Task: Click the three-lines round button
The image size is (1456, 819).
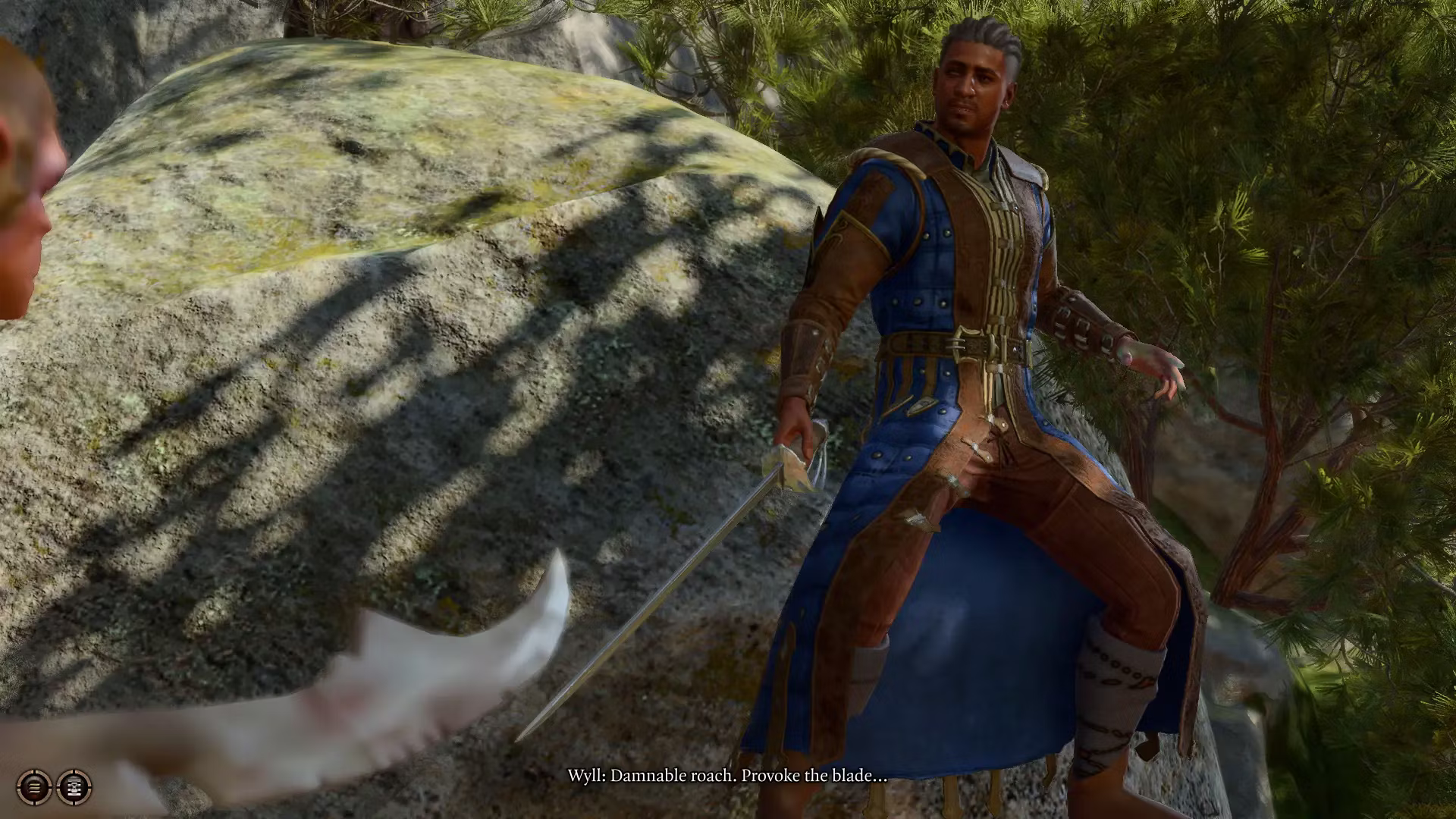Action: (x=34, y=787)
